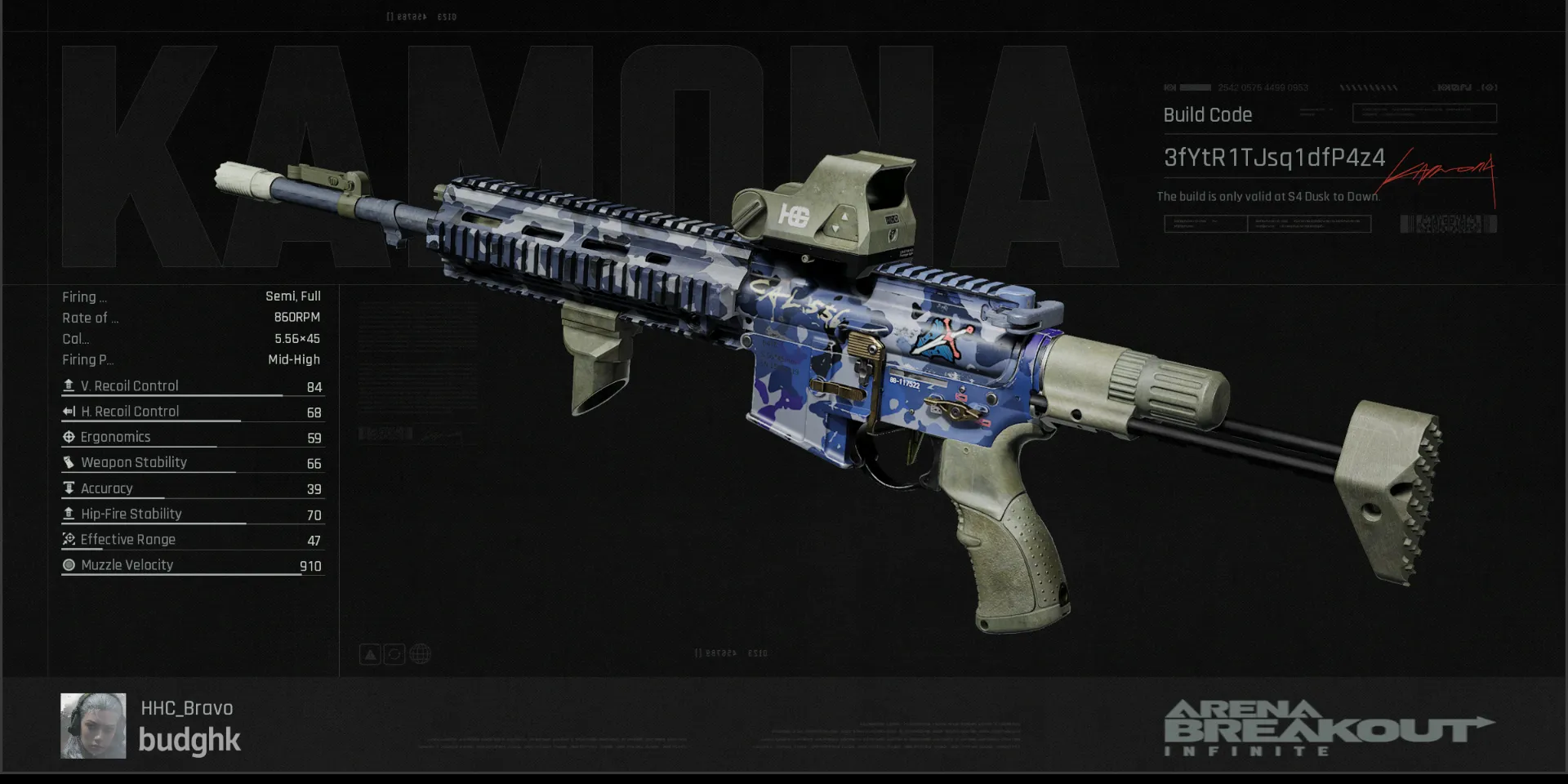Click the Arena Breakout Infinite logo

pyautogui.click(x=1327, y=728)
